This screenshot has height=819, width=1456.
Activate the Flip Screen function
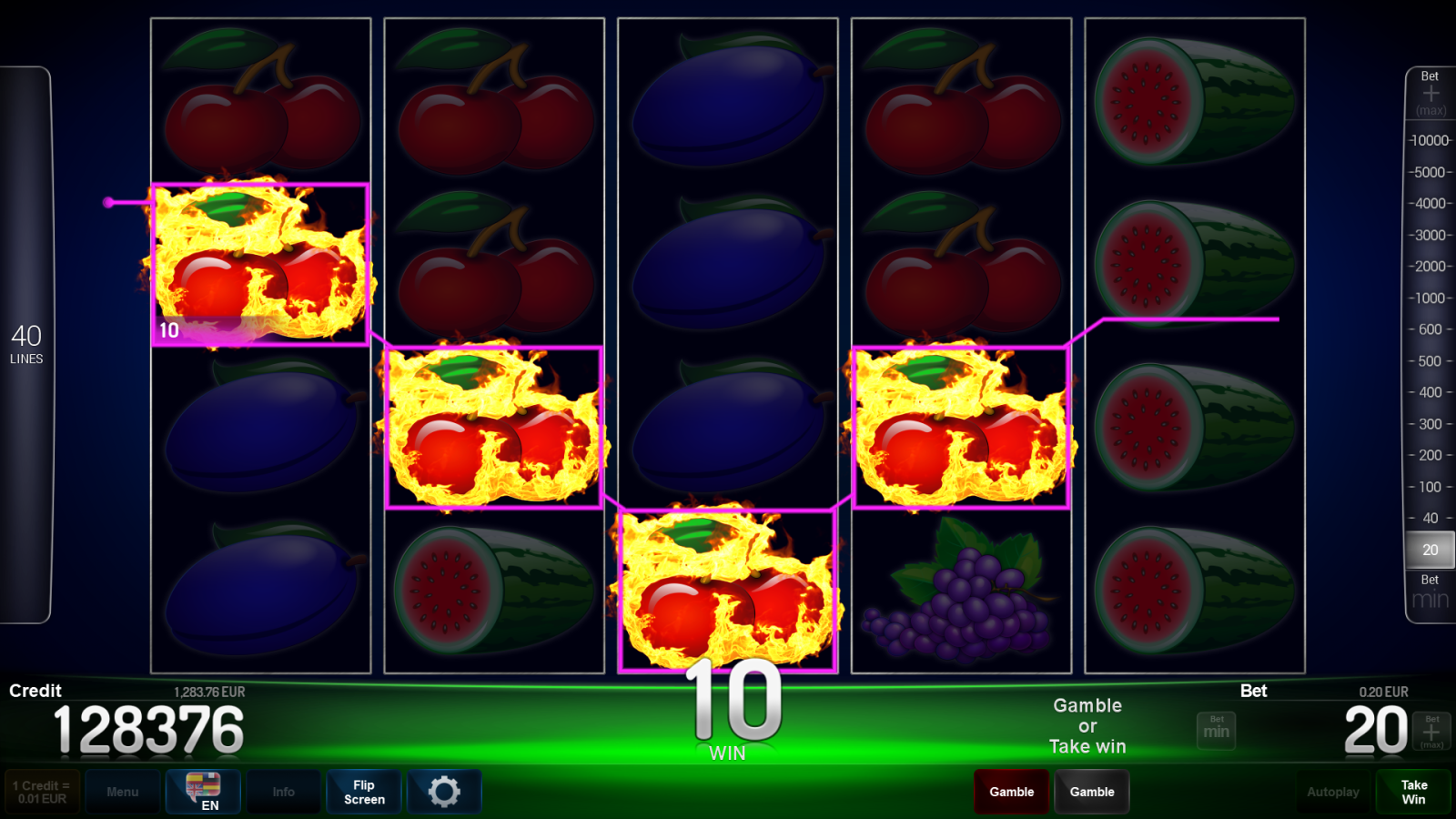pos(363,791)
